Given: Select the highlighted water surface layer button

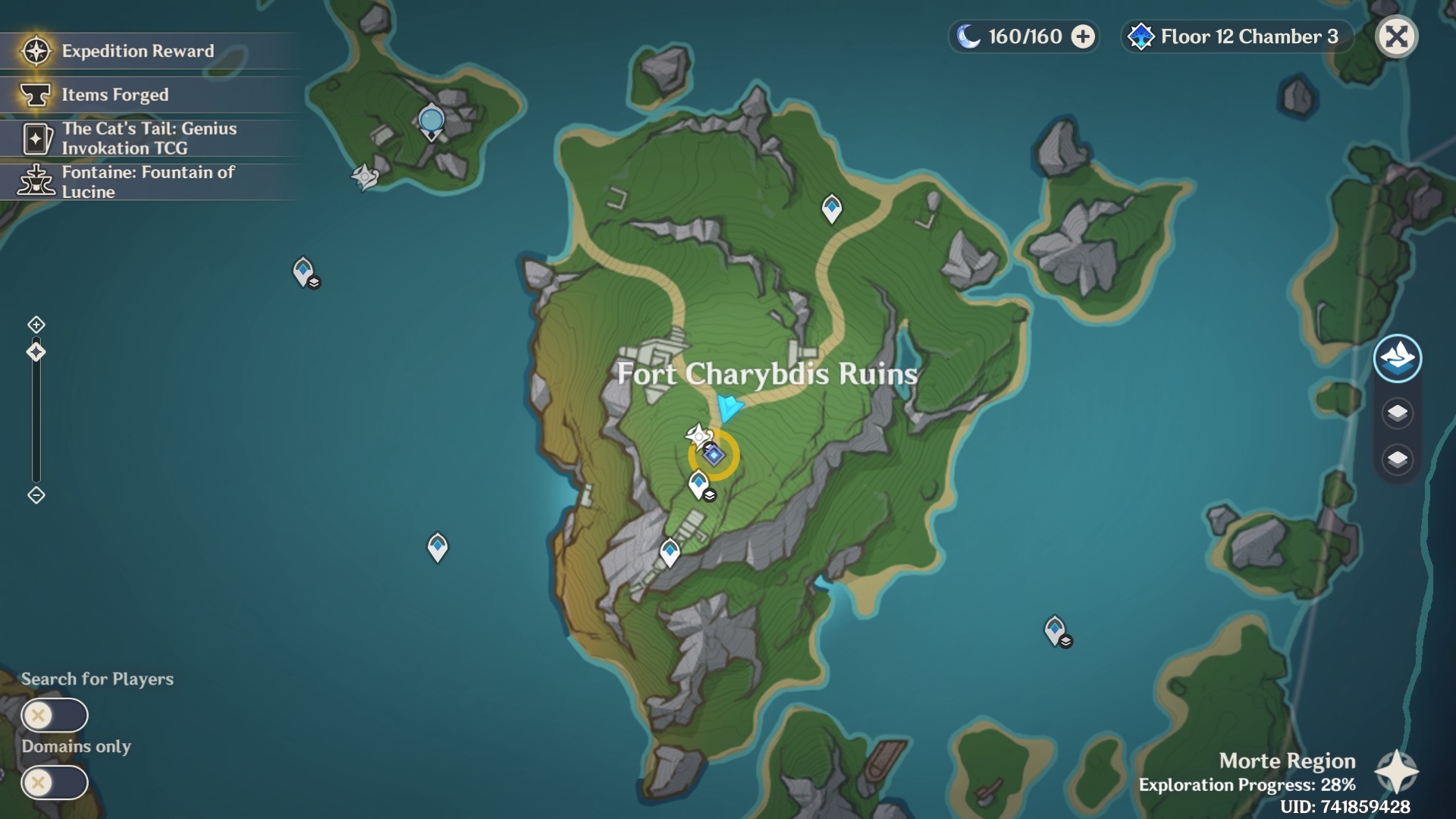Looking at the screenshot, I should (x=1397, y=358).
